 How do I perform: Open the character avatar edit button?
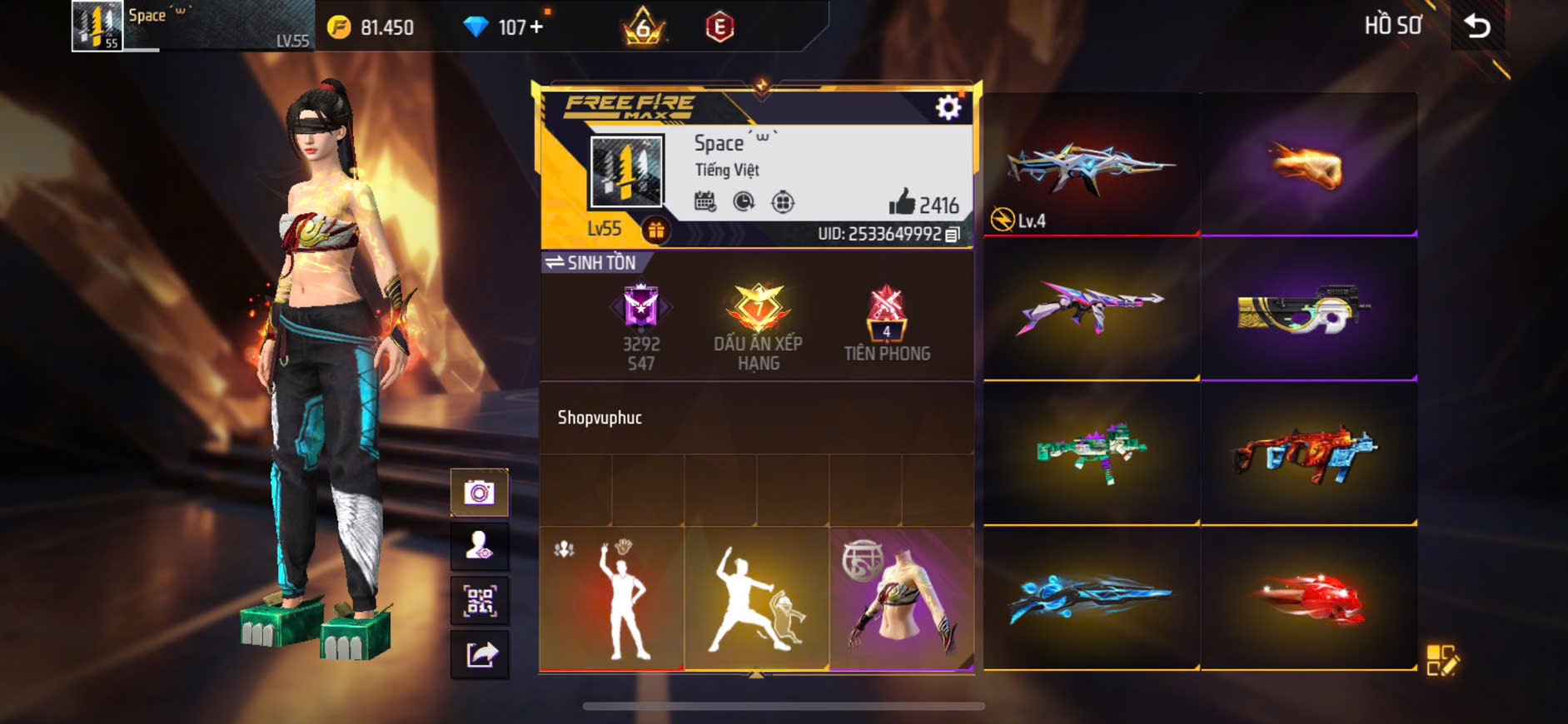click(480, 546)
